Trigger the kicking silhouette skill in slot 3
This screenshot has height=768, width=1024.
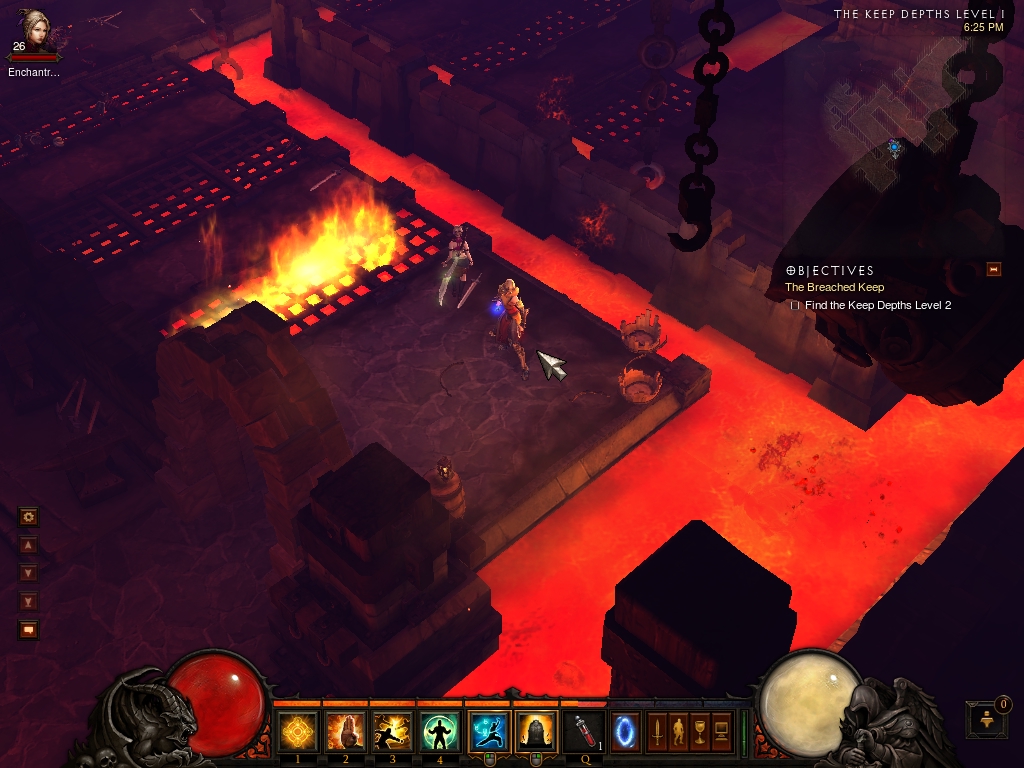pos(393,732)
